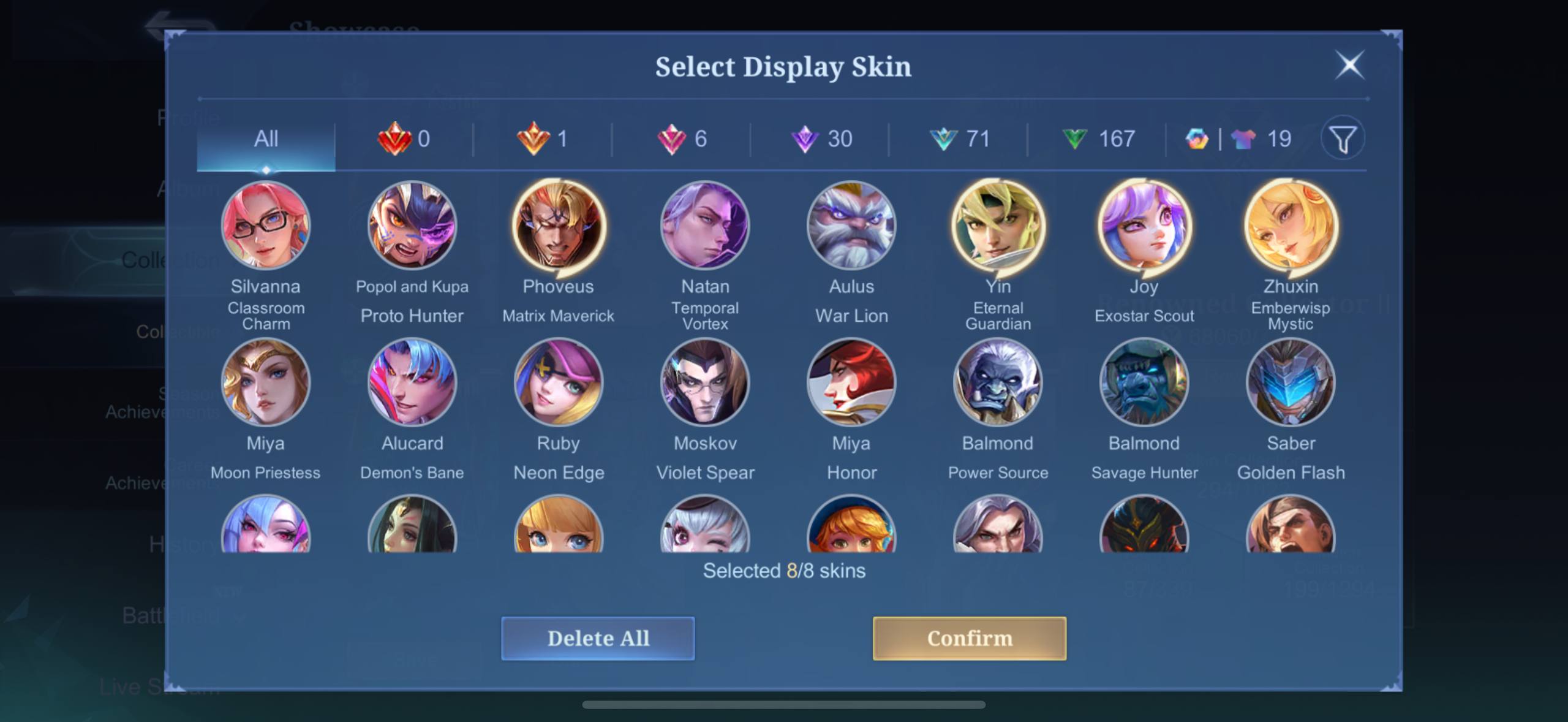Filter by the pink gem tier with 6 skins
The width and height of the screenshot is (1568, 722).
(x=682, y=139)
